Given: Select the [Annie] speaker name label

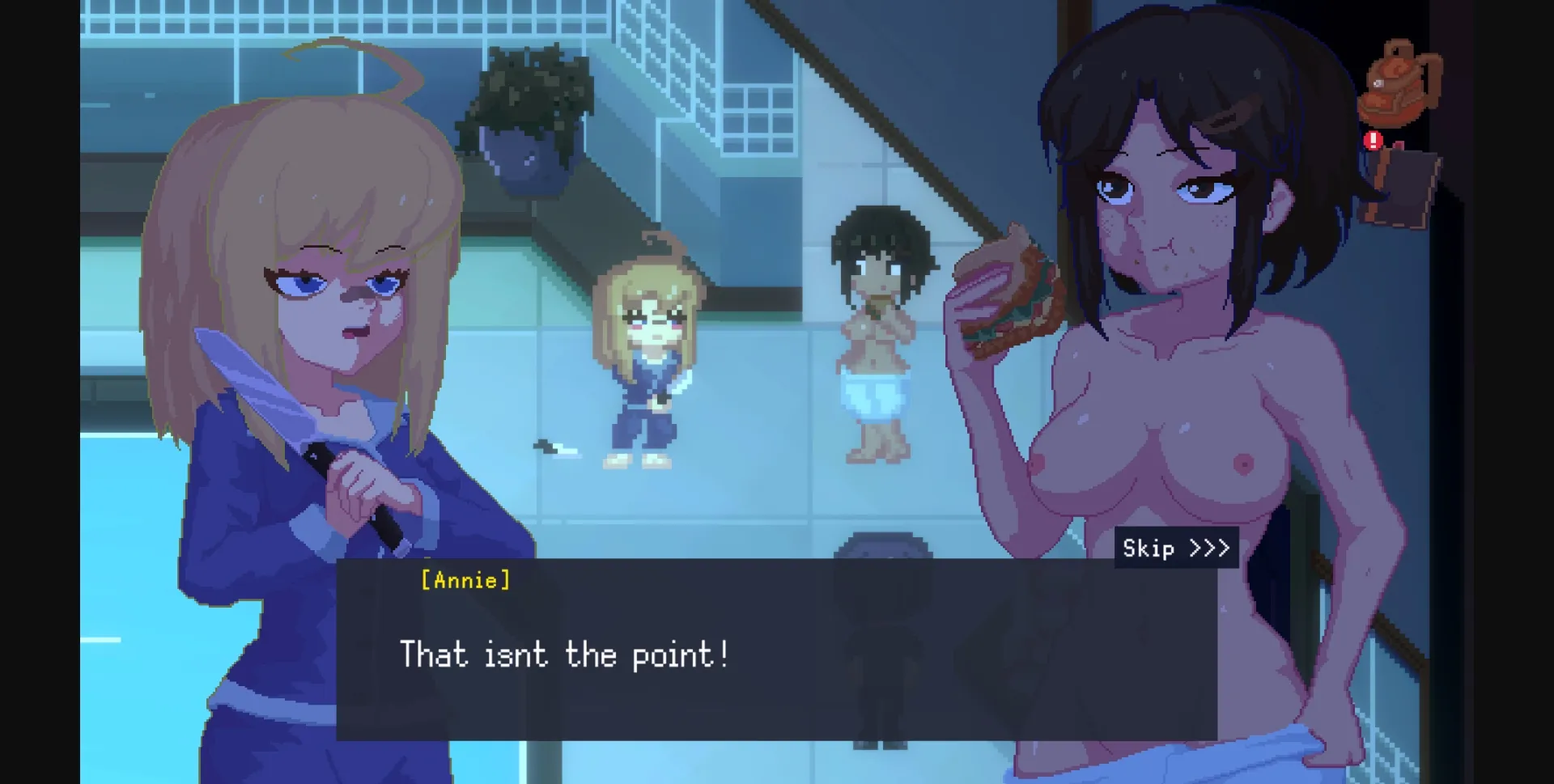Looking at the screenshot, I should pos(463,580).
